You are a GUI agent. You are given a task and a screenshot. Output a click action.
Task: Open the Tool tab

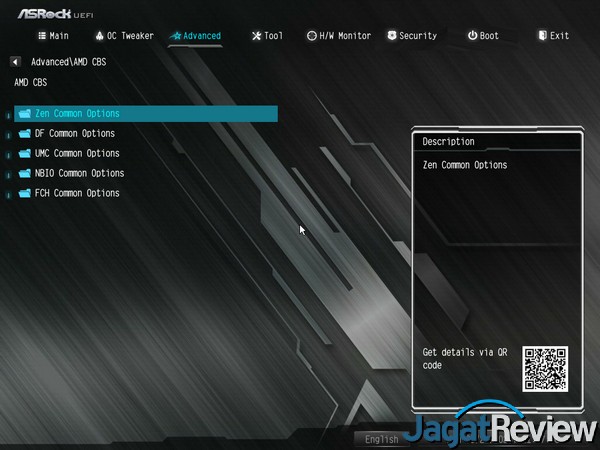coord(267,36)
